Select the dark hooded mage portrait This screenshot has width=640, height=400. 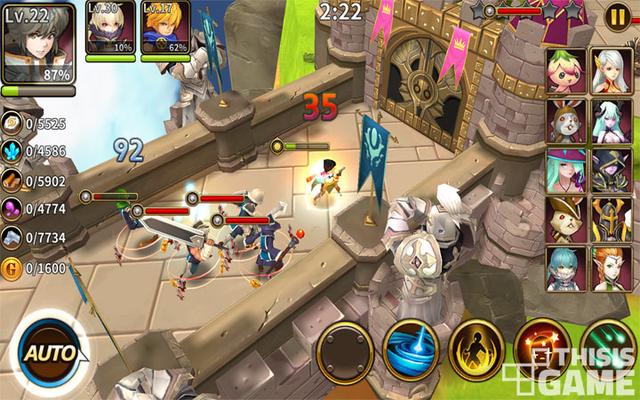point(610,170)
